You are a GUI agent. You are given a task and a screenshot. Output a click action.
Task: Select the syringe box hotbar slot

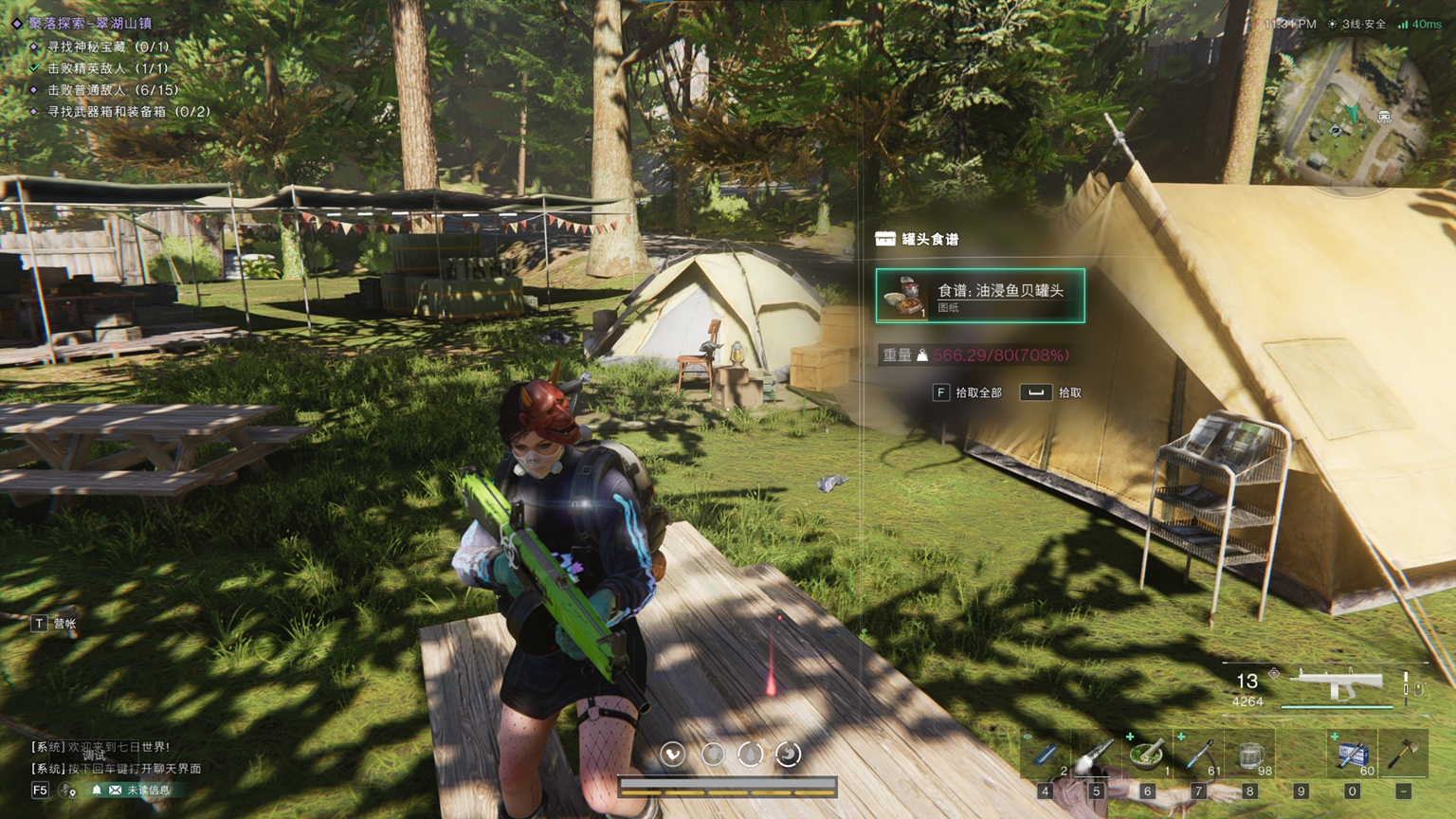click(x=1353, y=755)
